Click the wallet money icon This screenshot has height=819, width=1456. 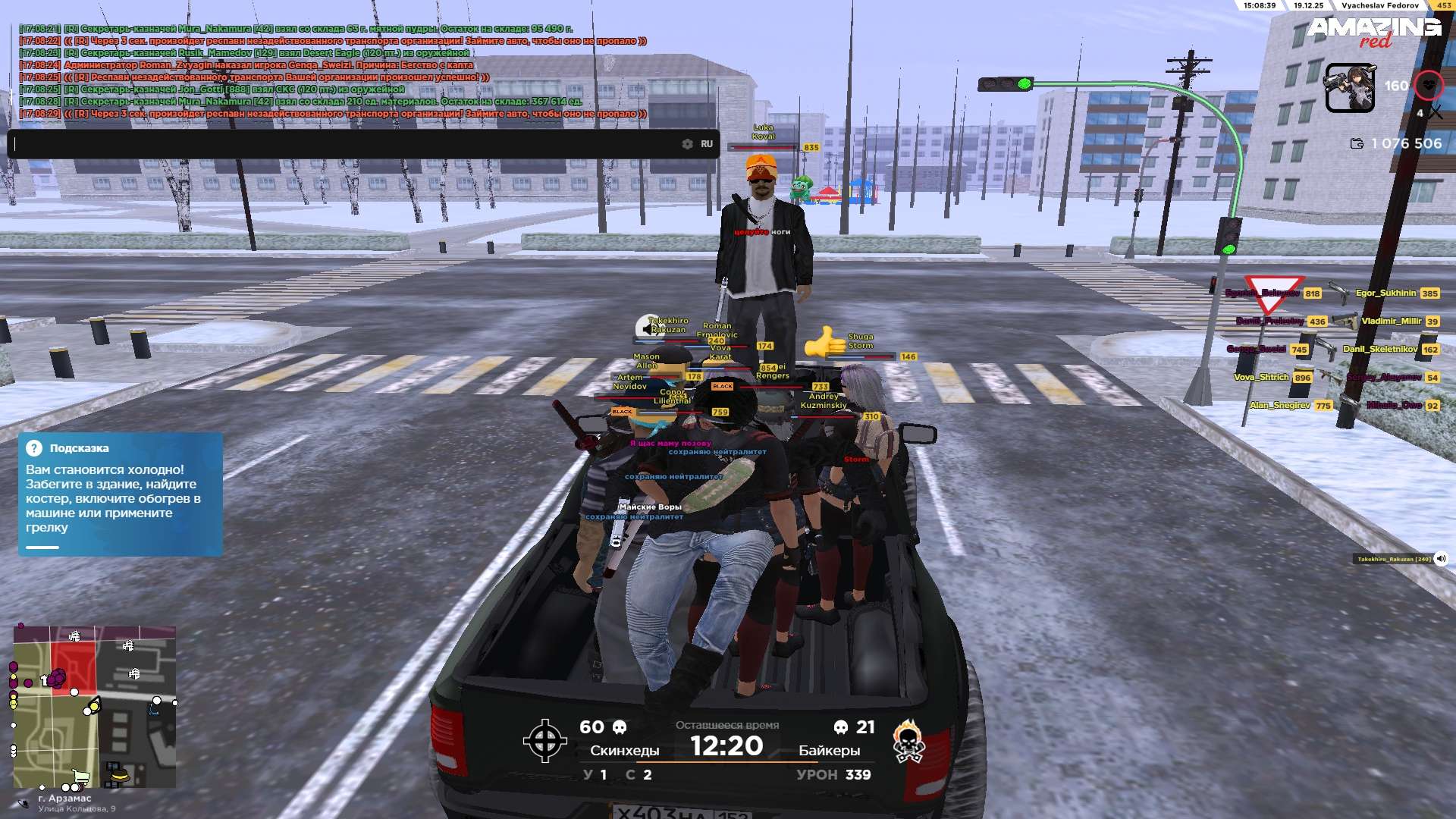[1357, 143]
